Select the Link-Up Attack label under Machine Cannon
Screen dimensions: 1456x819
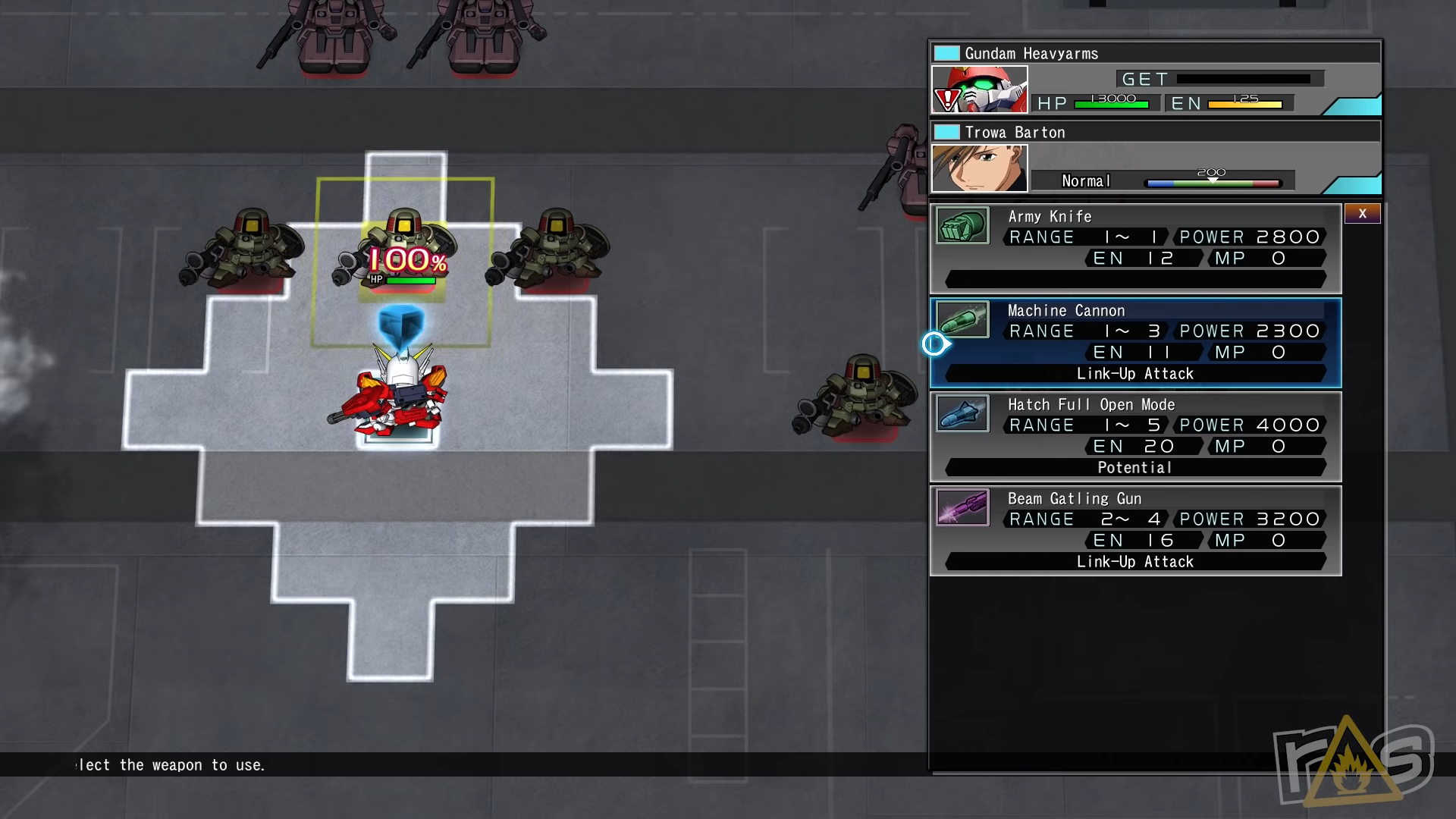point(1134,373)
